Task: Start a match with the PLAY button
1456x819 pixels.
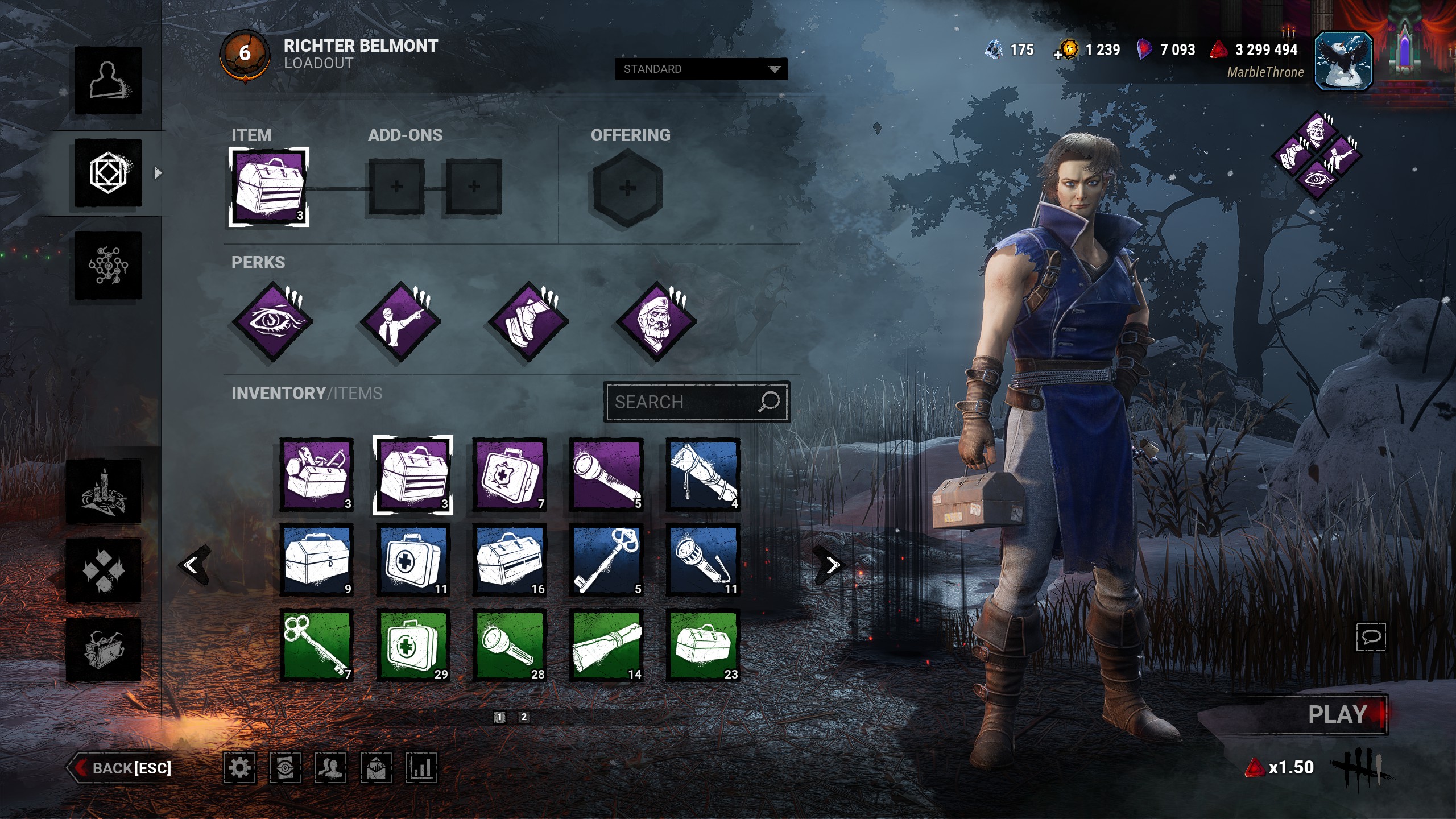Action: (x=1337, y=714)
